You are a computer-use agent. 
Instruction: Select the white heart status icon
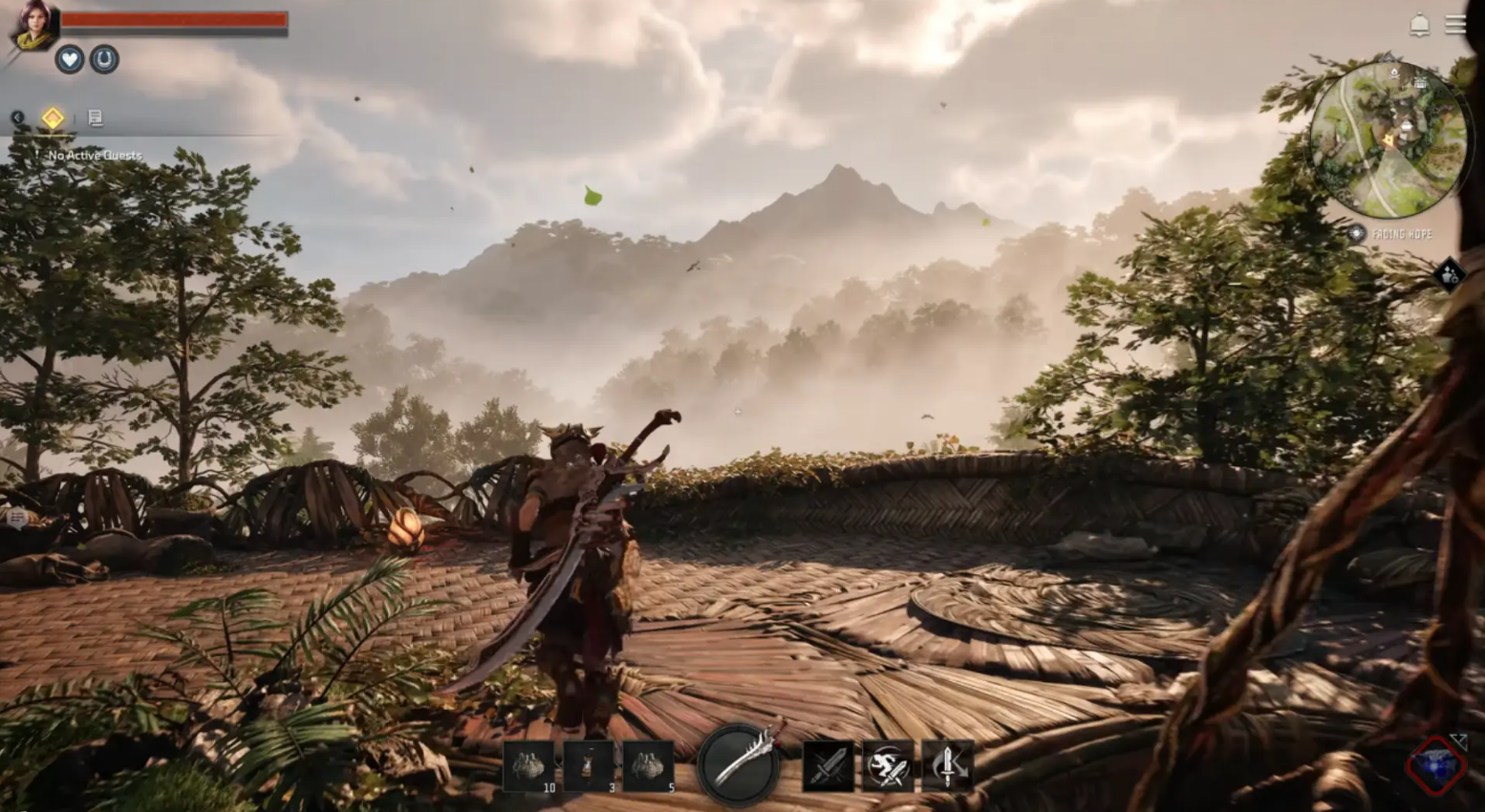tap(69, 59)
